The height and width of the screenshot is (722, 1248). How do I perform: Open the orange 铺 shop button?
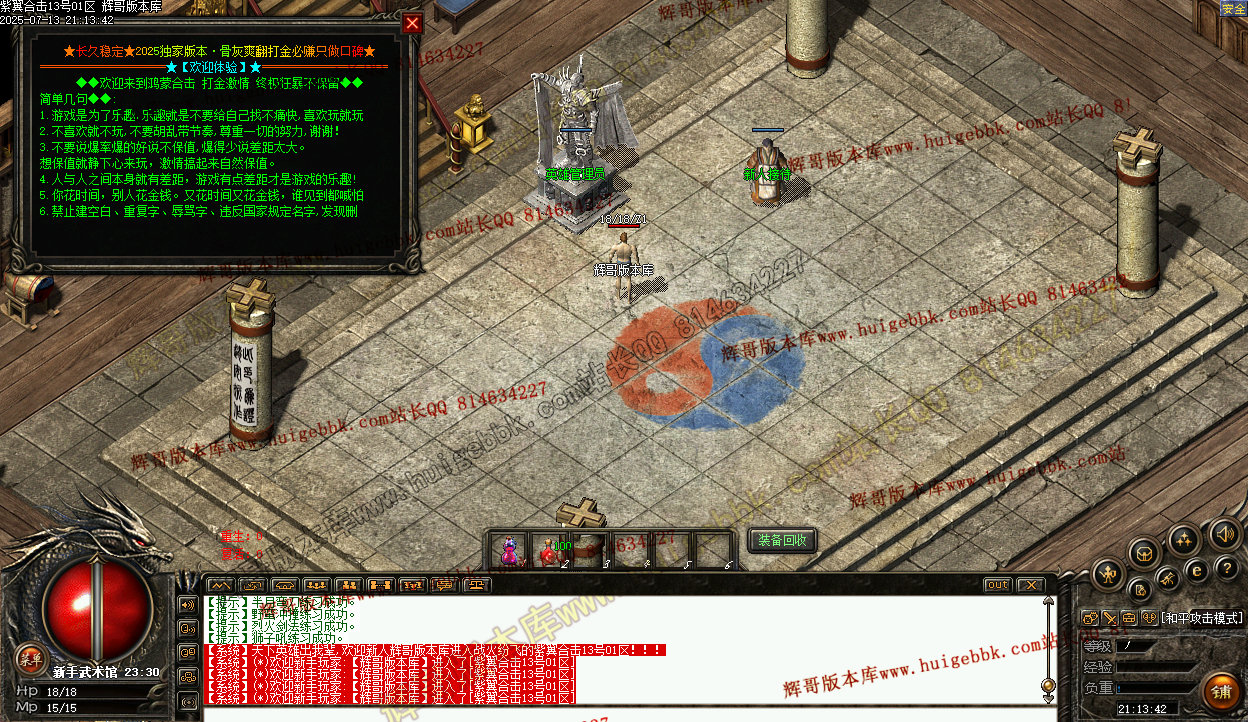point(1221,691)
